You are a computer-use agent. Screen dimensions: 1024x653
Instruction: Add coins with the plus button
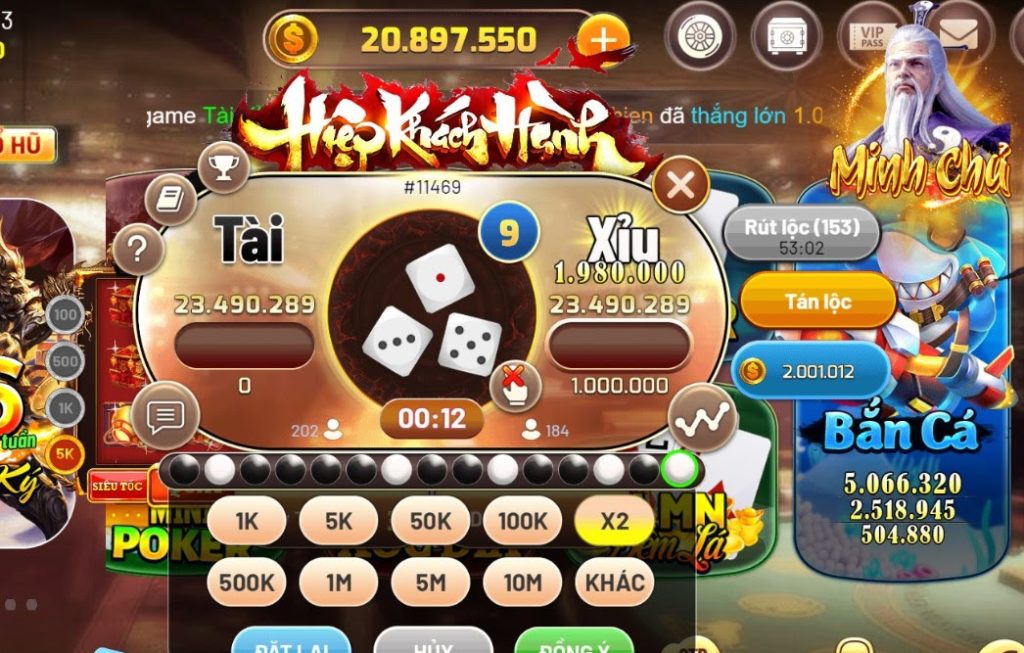[x=602, y=40]
